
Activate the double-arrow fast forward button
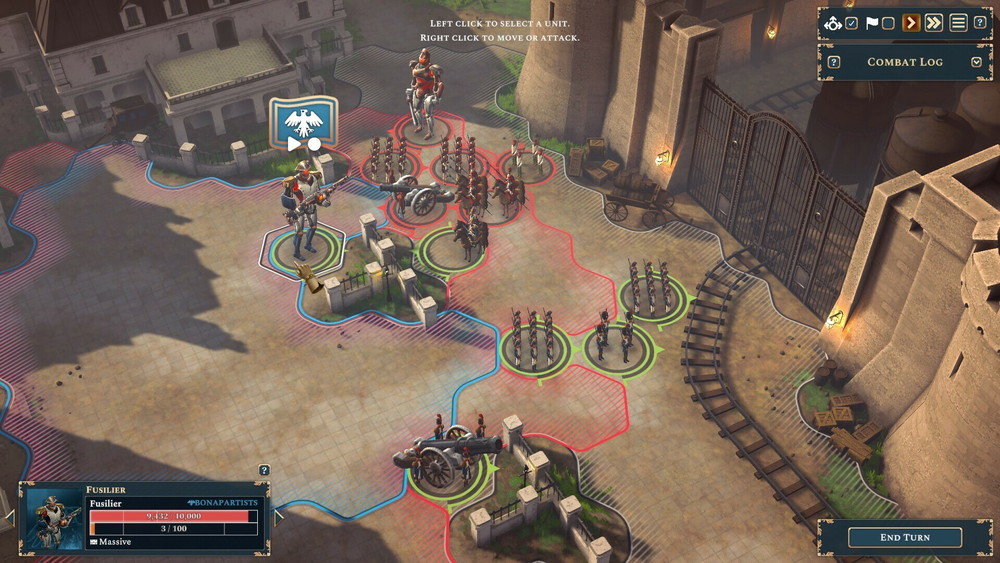(x=934, y=23)
